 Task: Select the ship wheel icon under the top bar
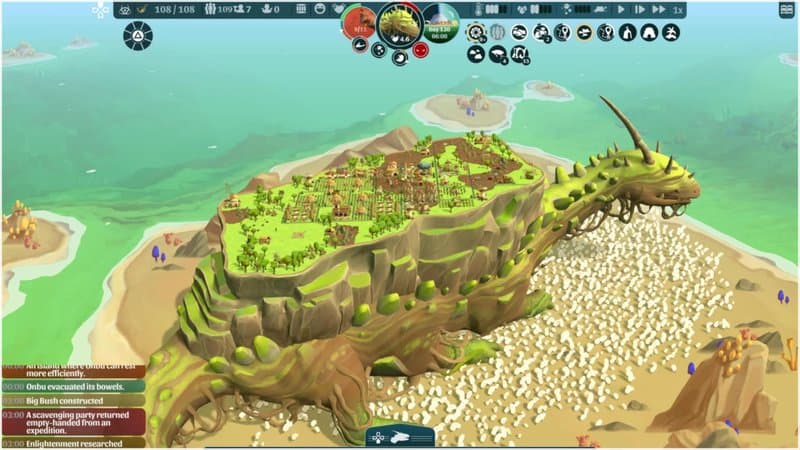click(x=476, y=32)
